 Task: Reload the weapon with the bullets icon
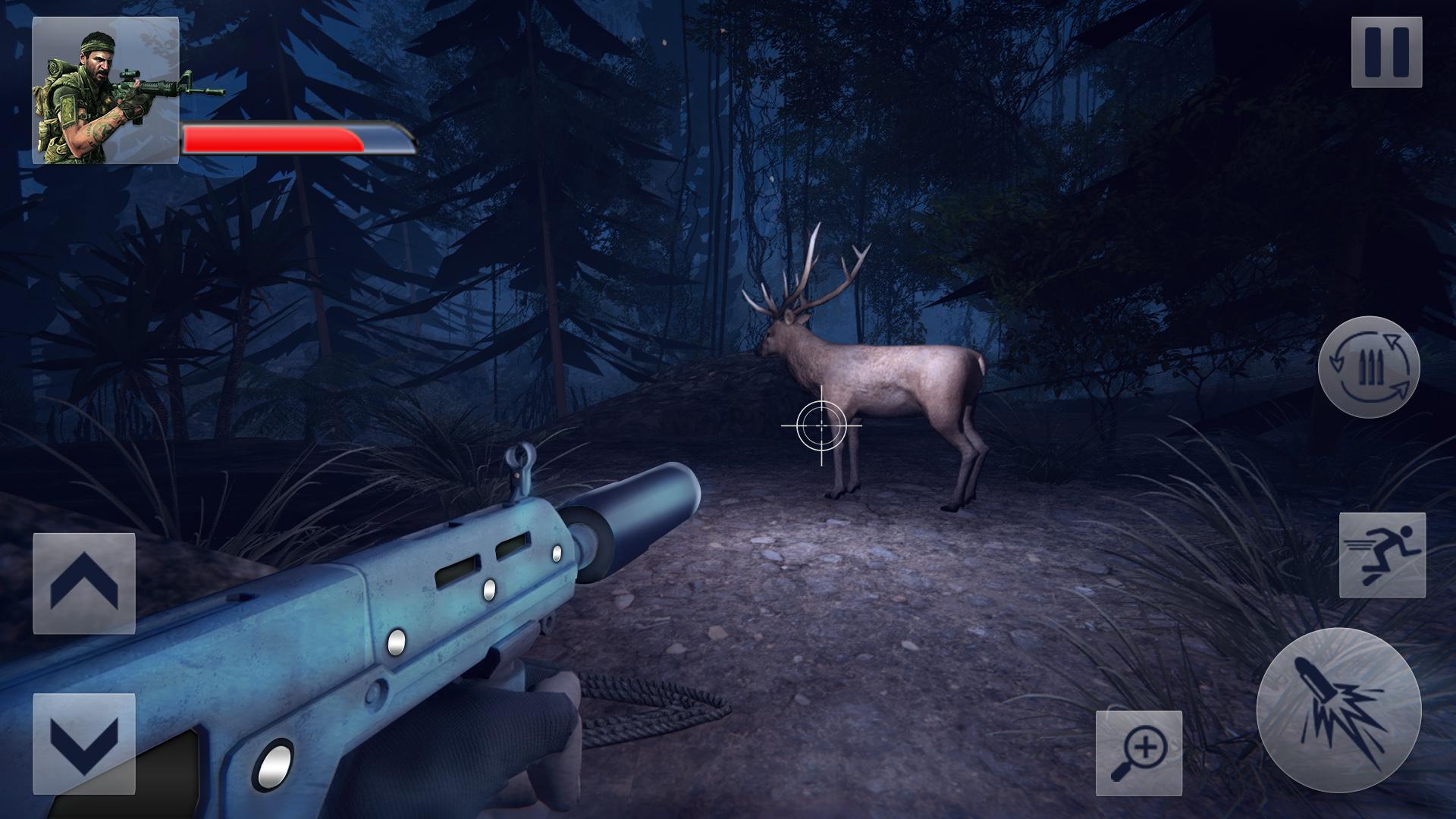(x=1369, y=367)
